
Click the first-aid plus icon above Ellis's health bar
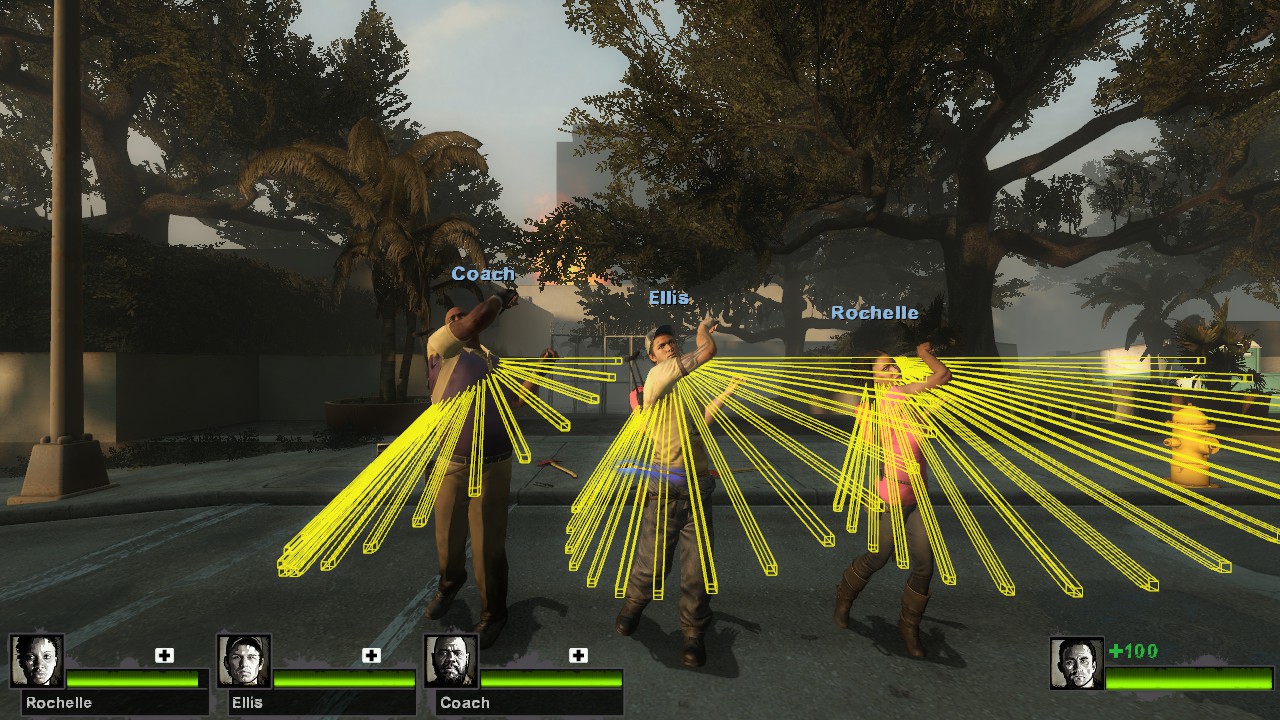(369, 656)
